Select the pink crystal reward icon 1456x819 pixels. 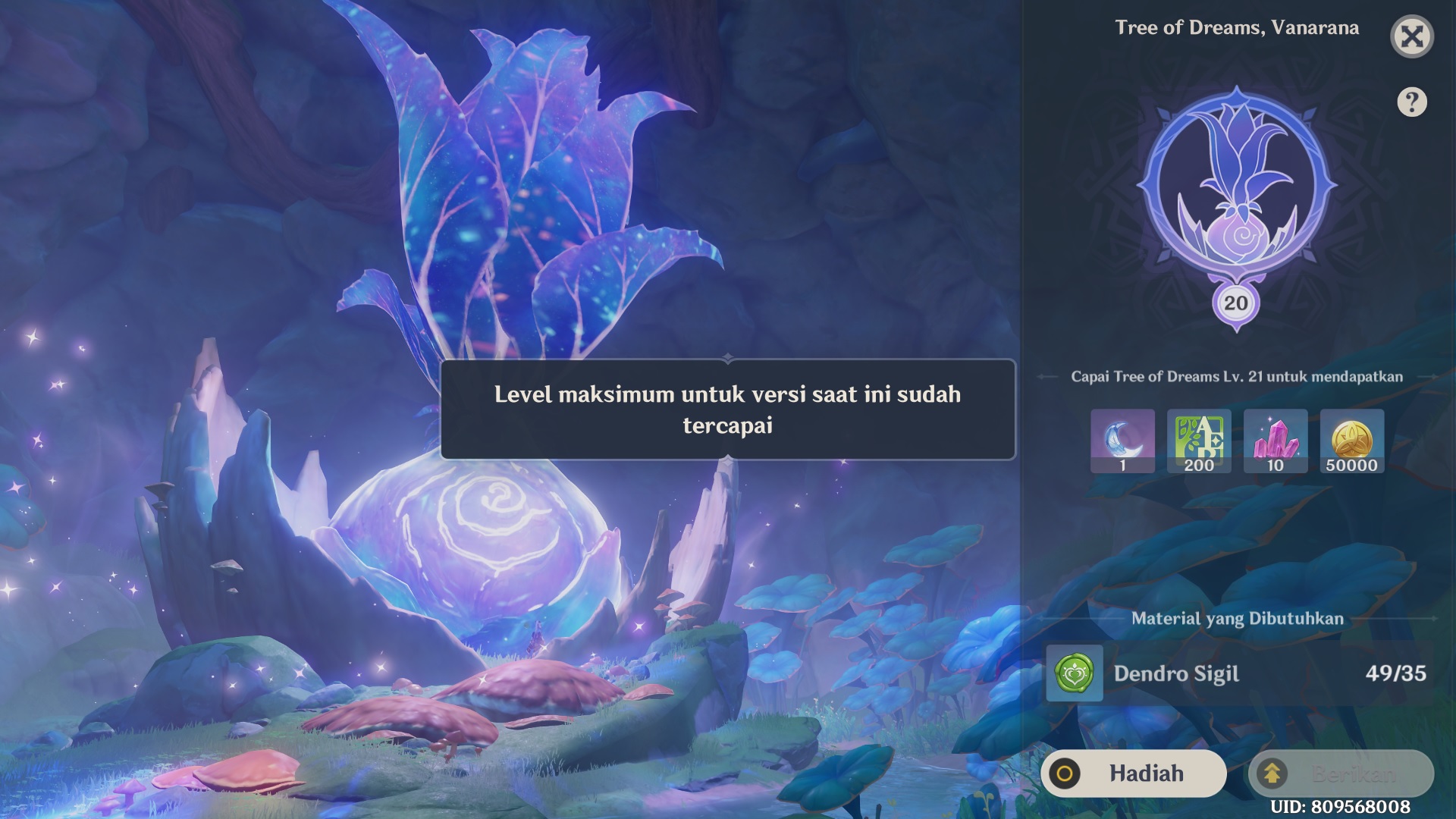1275,441
